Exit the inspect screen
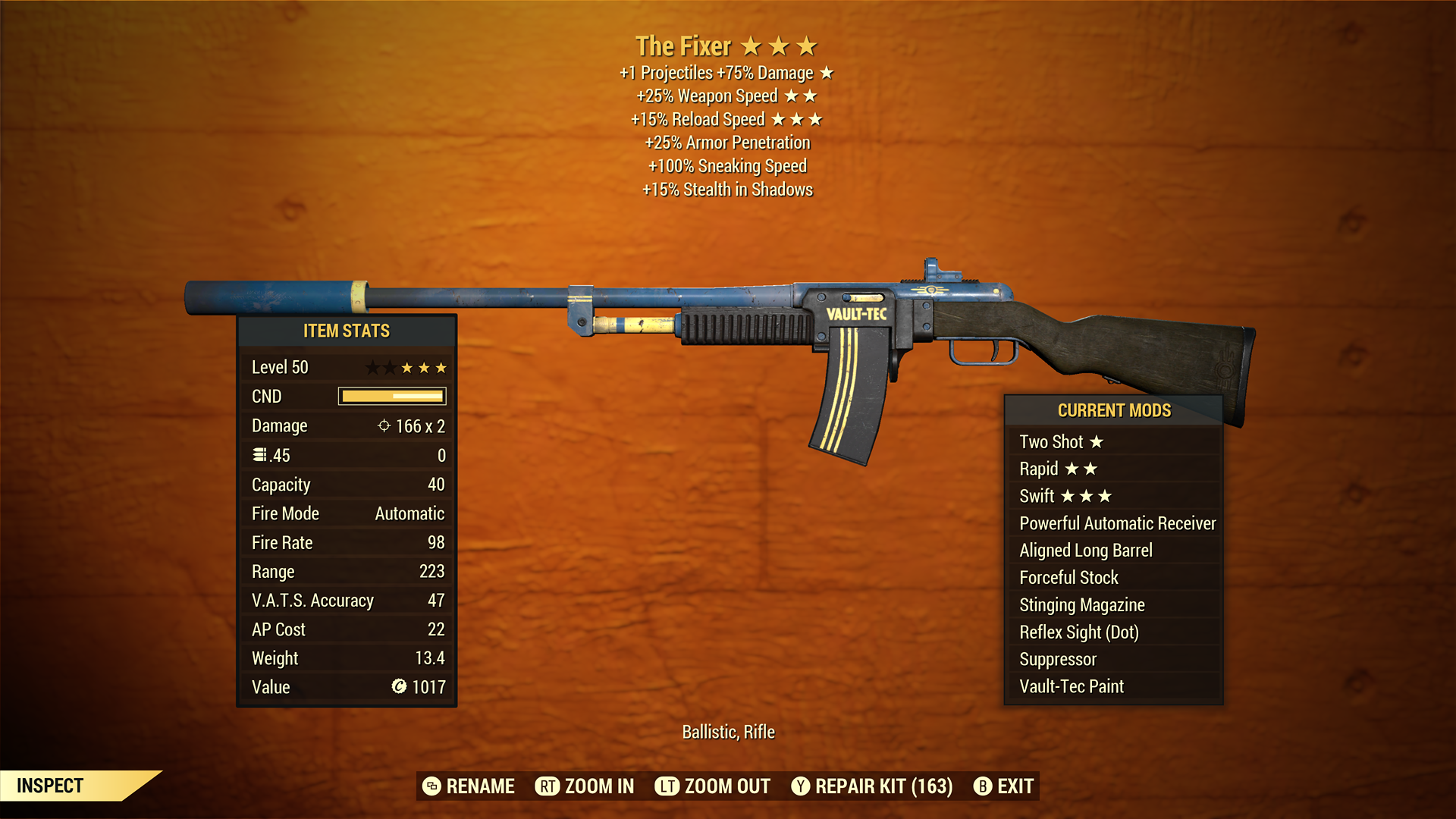 pyautogui.click(x=1004, y=786)
